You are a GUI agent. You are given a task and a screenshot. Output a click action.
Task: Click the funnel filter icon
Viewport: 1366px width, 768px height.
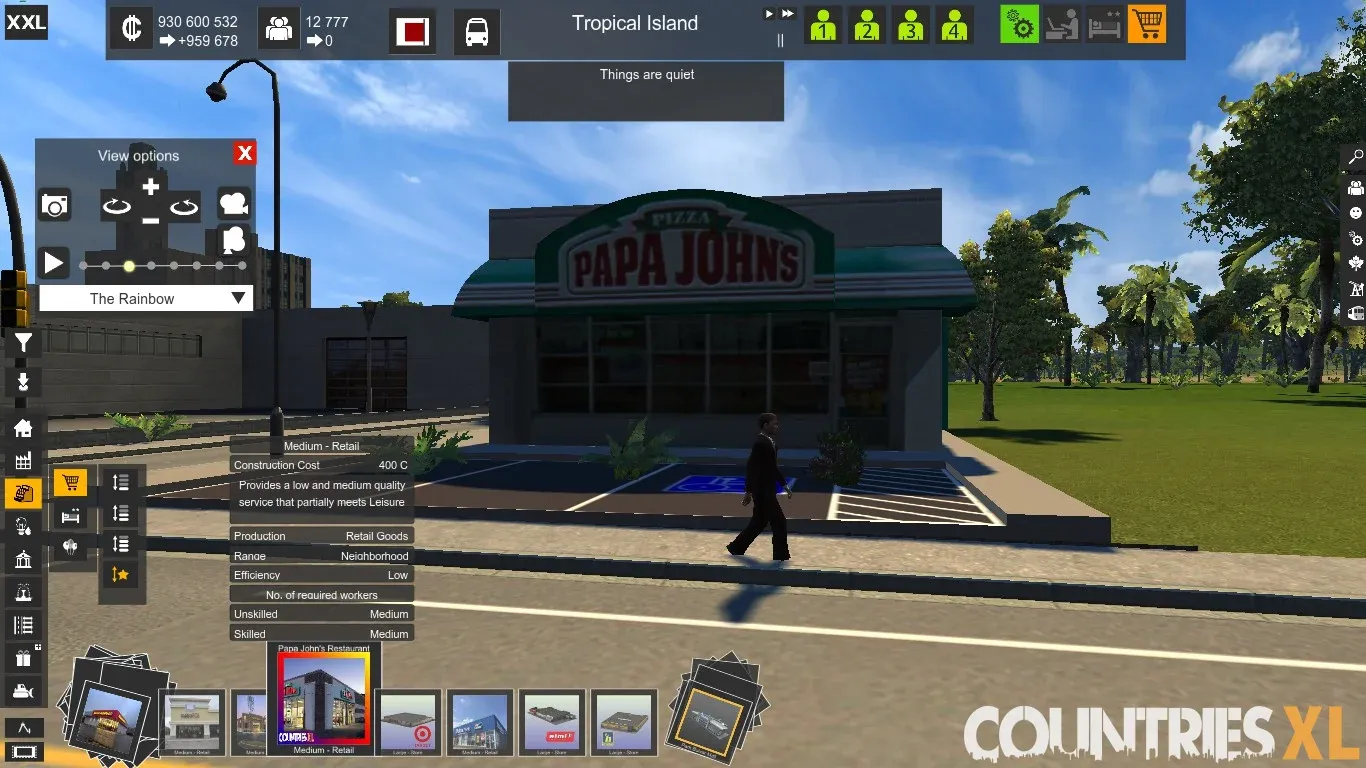coord(23,344)
